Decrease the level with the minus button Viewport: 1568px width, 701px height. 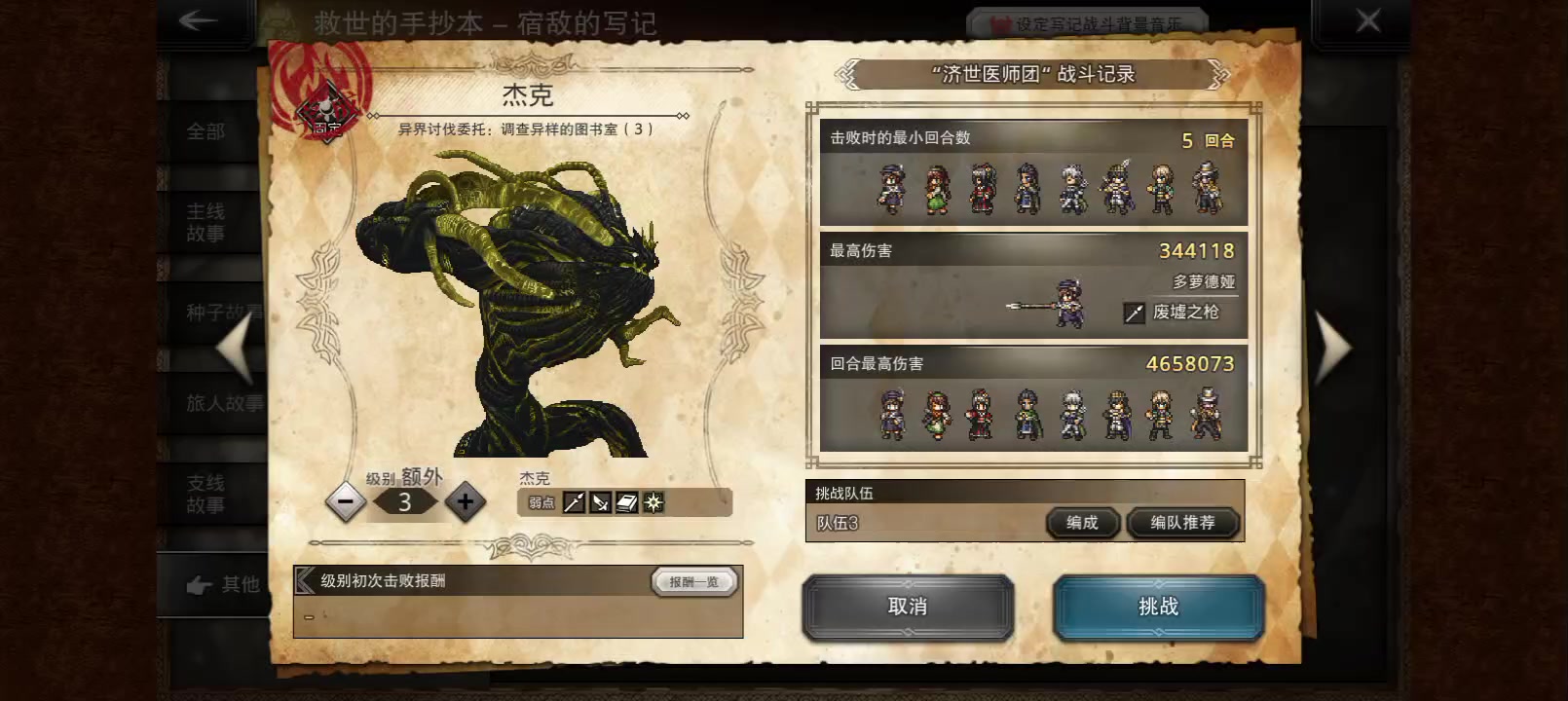click(346, 502)
